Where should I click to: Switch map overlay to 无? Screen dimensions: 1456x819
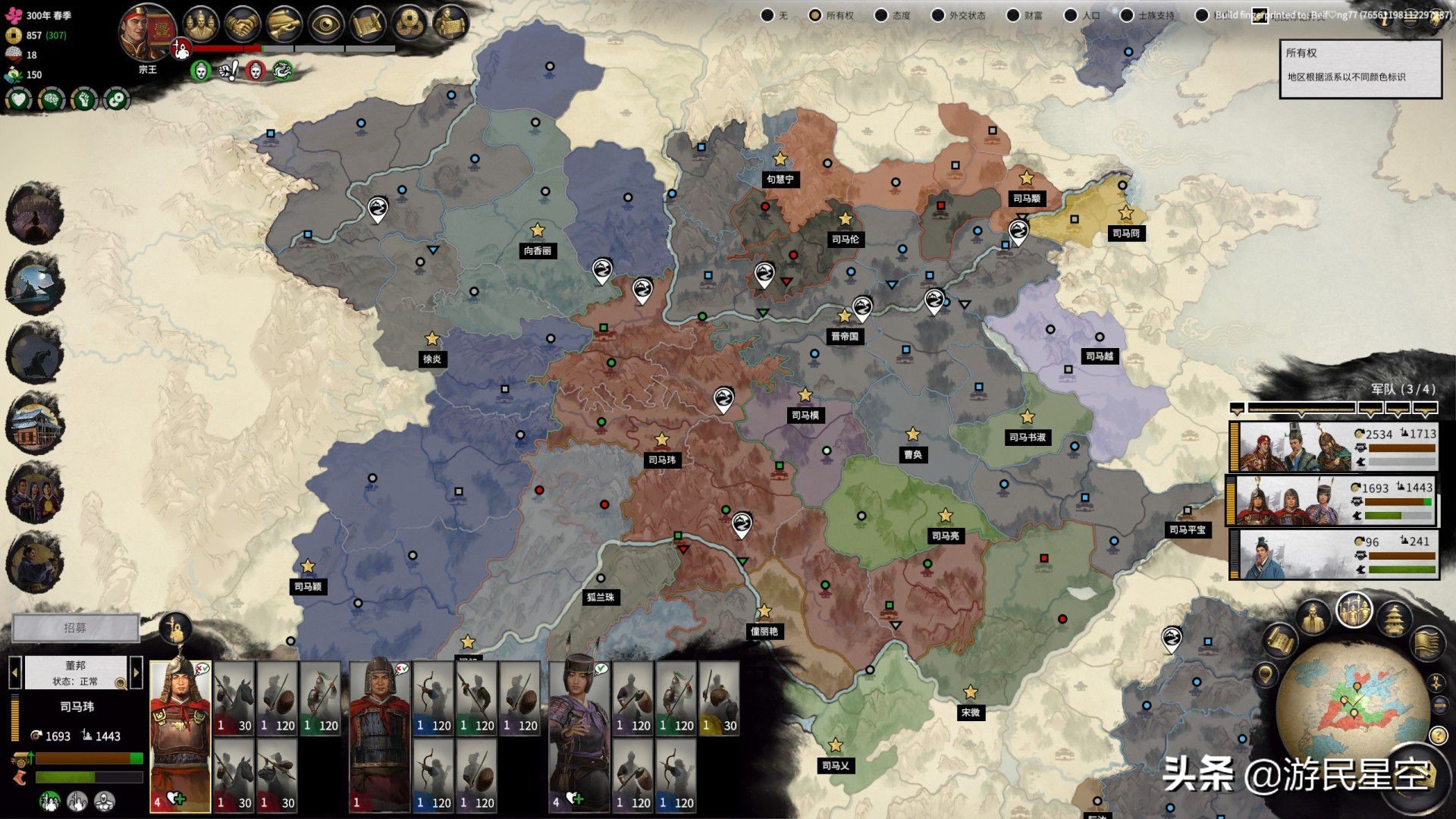(x=767, y=15)
